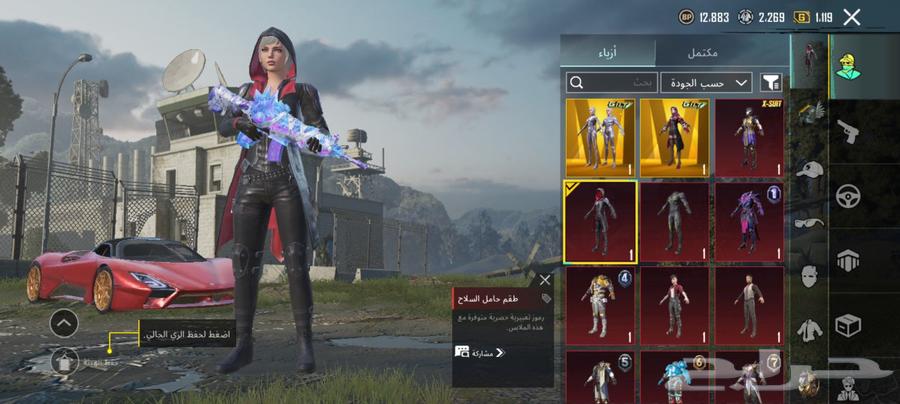Expand the up-arrow circle button
Viewport: 900px width, 404px height.
pos(64,323)
